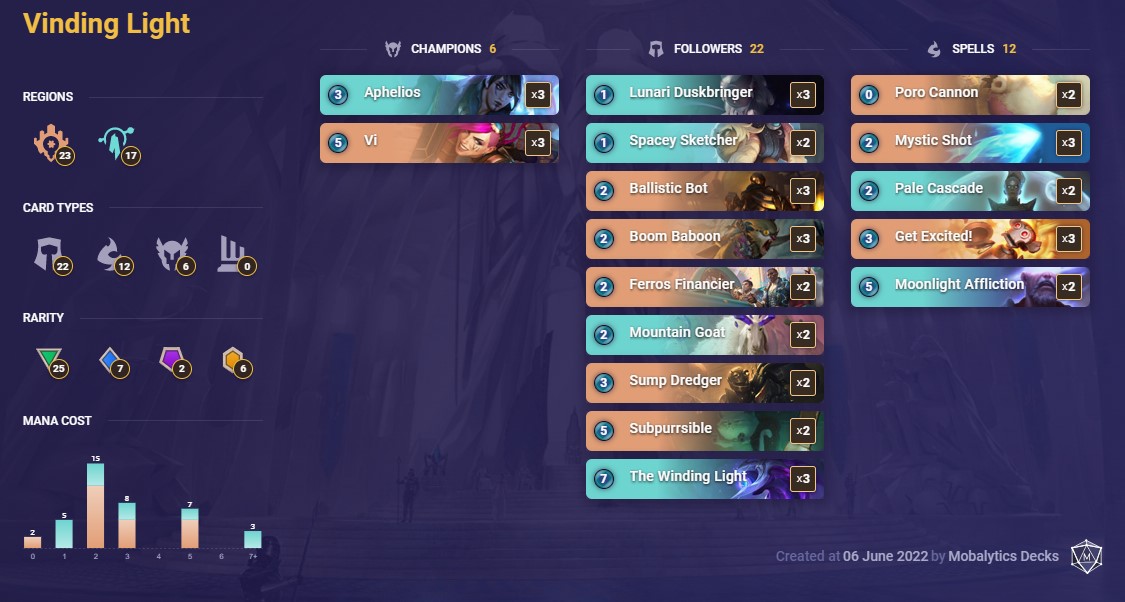Open the Moonlight Affliction spell entry

pos(969,287)
